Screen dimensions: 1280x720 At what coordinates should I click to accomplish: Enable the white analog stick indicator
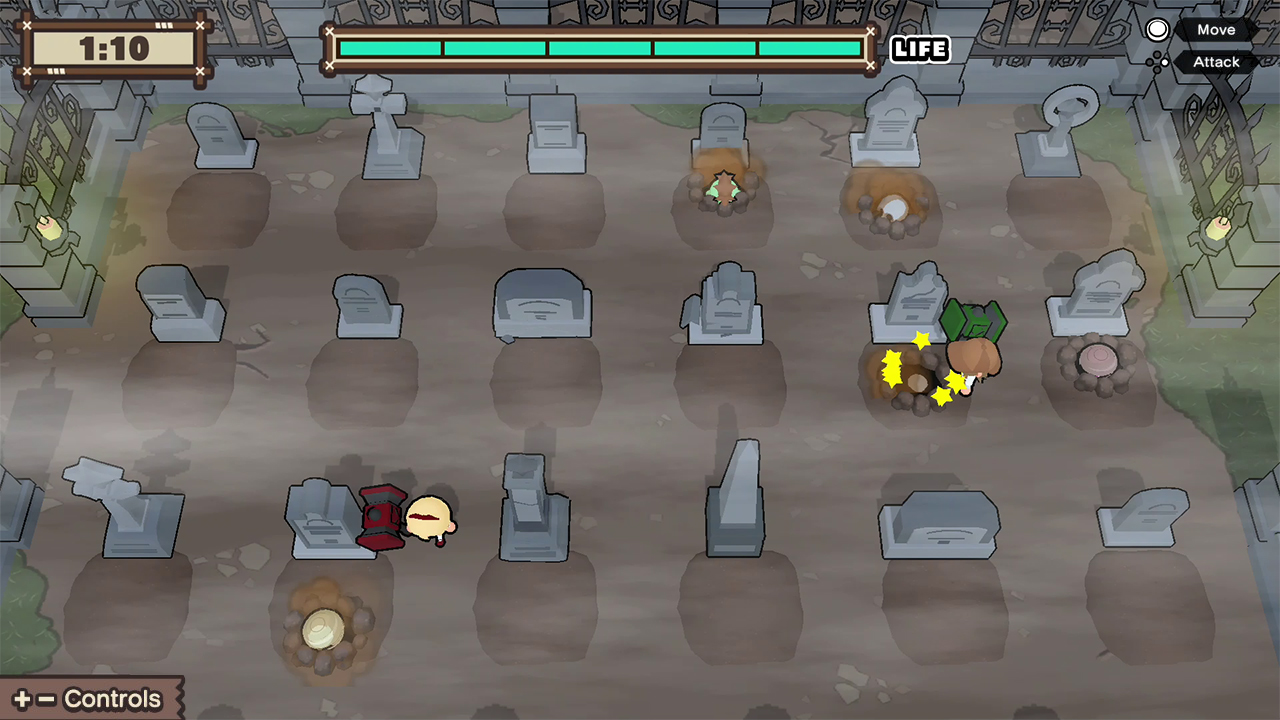(1157, 29)
